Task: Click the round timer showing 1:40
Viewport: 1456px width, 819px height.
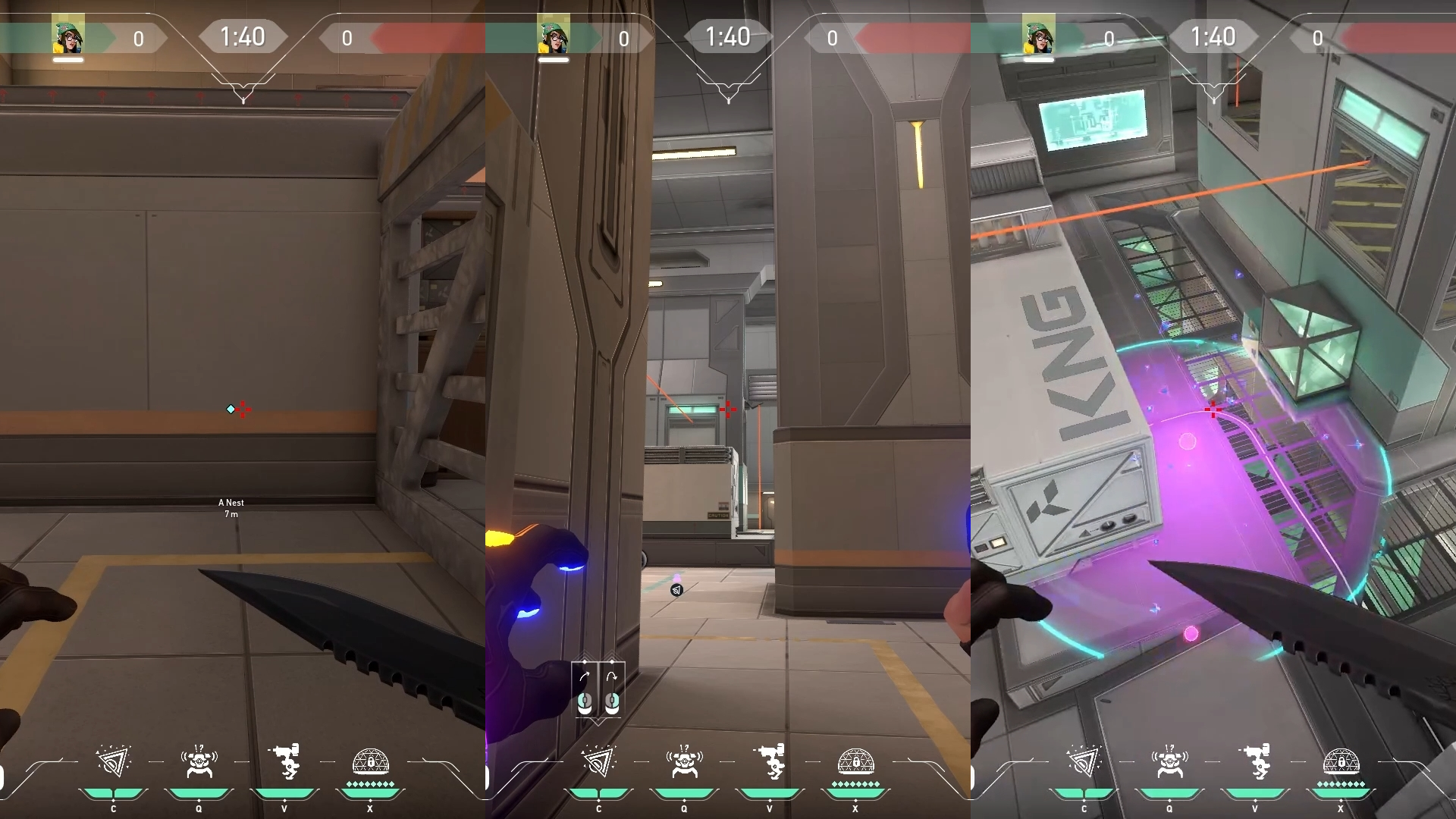Action: (244, 36)
